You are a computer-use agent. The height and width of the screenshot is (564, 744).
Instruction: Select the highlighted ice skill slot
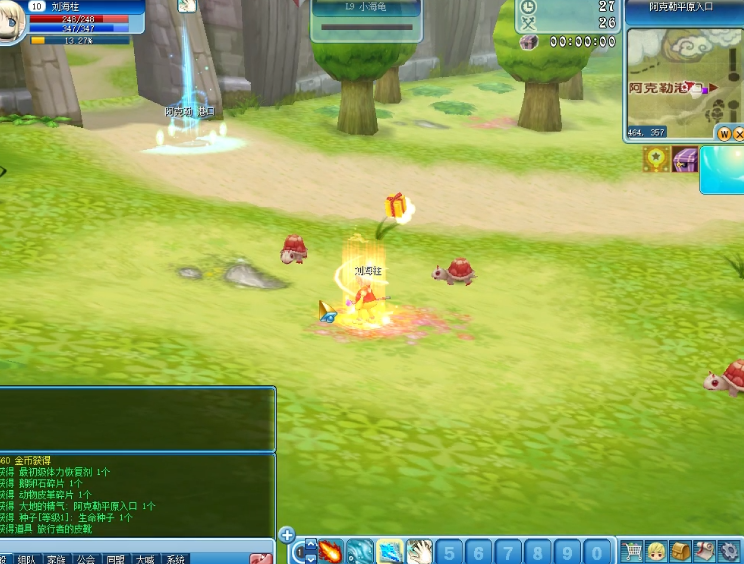click(390, 551)
